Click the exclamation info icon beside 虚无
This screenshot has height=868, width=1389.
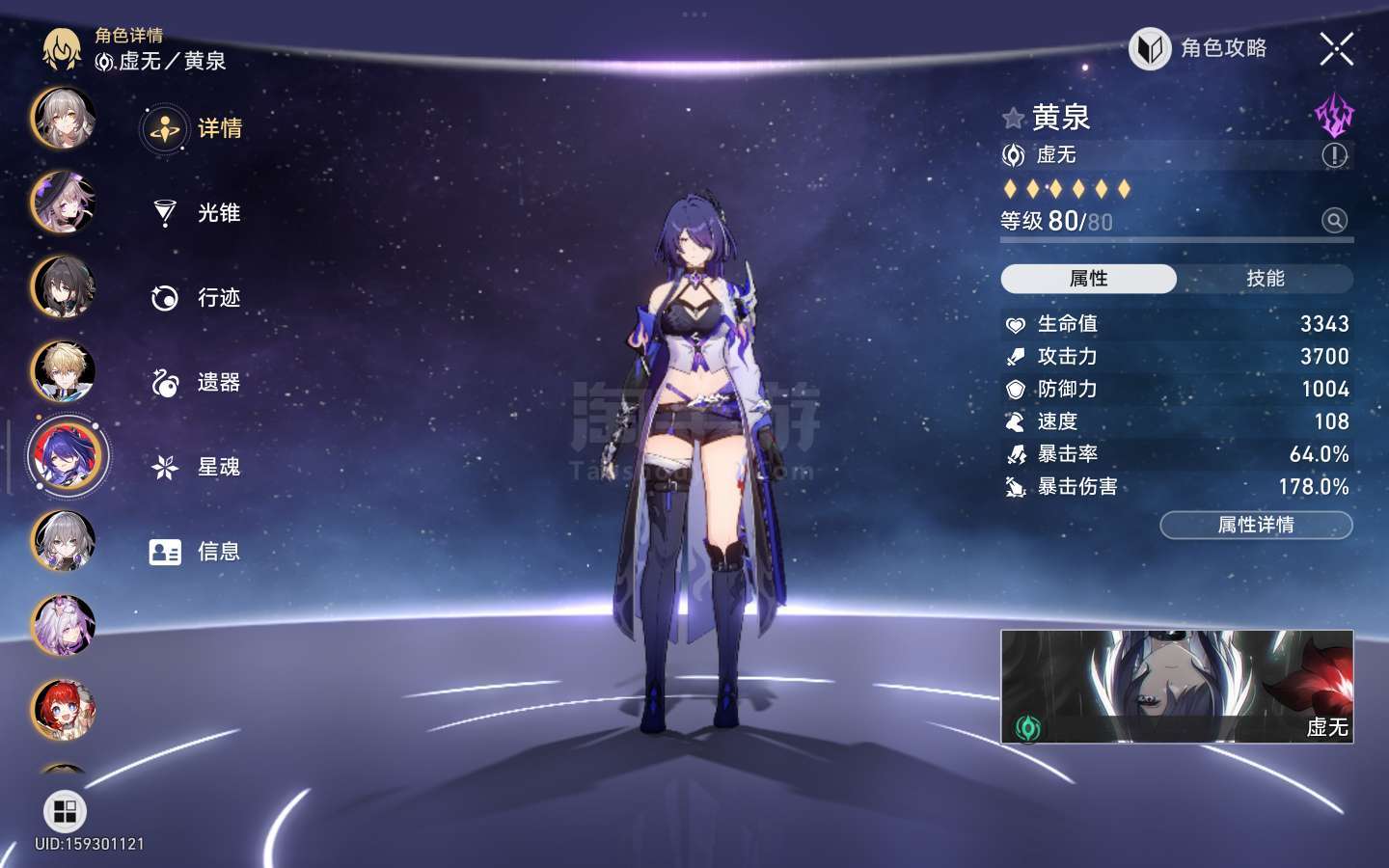(x=1334, y=155)
